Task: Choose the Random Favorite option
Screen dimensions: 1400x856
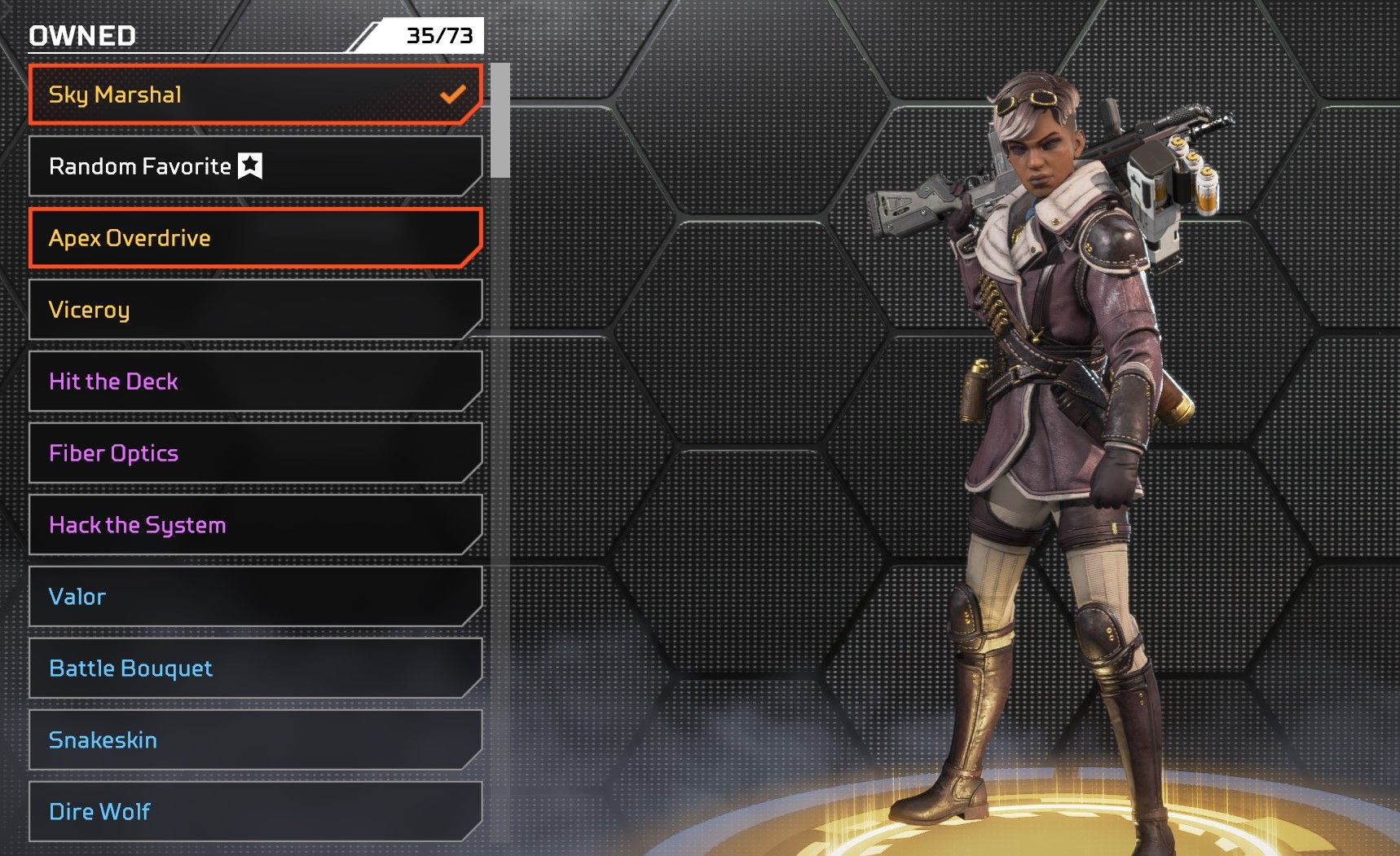Action: [254, 166]
